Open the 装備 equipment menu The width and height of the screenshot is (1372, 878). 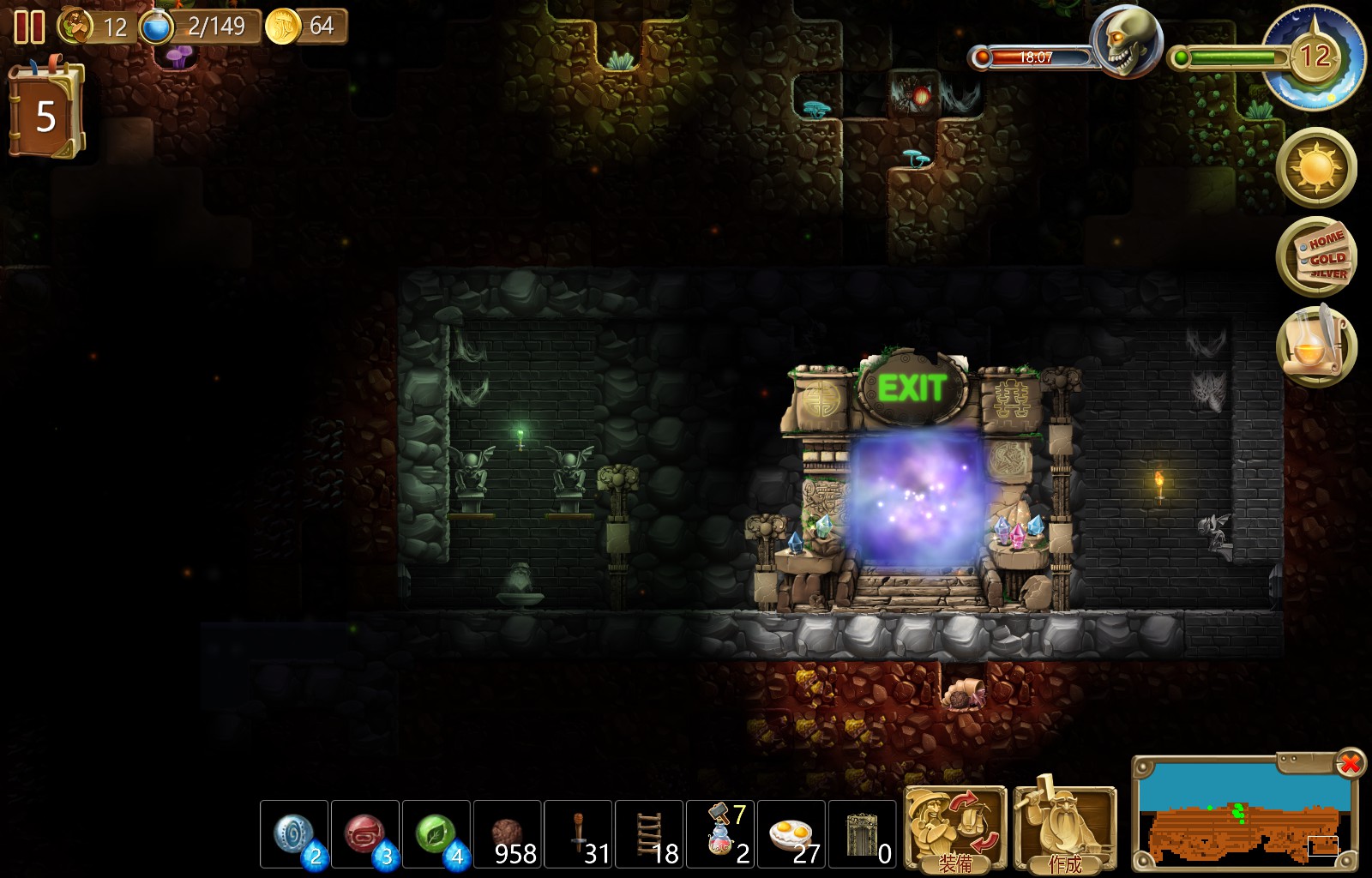point(955,829)
